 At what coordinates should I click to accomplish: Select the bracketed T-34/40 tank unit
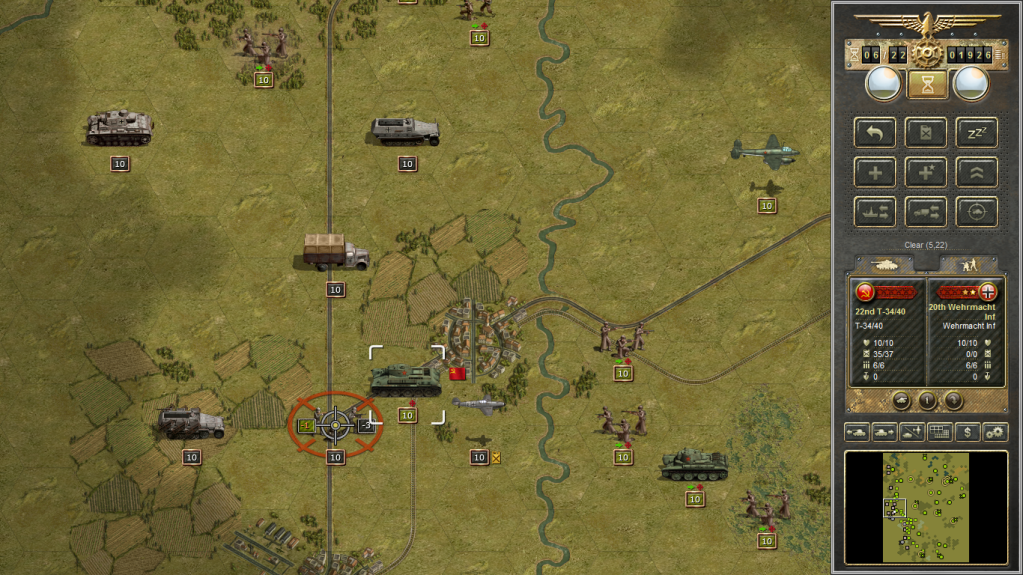[x=406, y=380]
